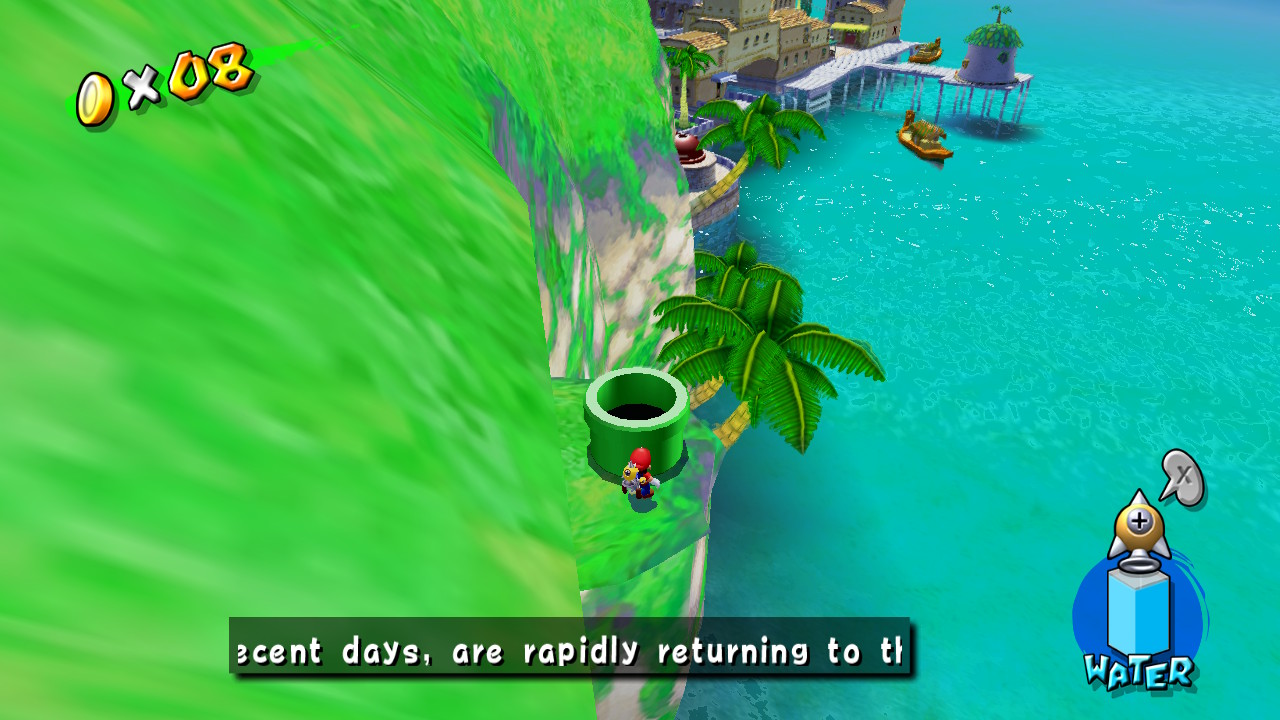Click the plus symbol on the nozzle

[1142, 520]
